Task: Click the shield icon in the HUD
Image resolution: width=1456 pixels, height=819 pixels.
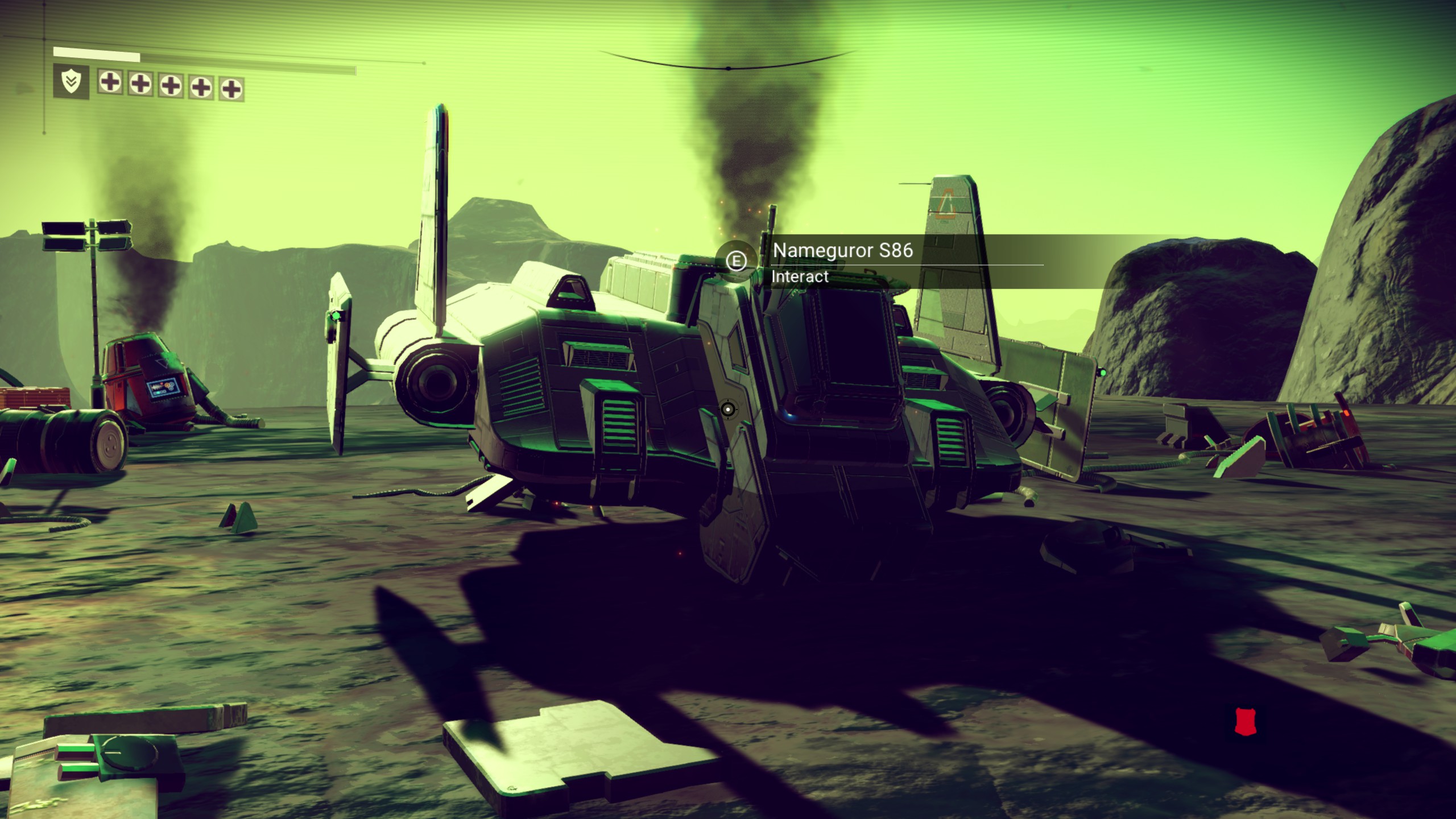Action: point(71,82)
